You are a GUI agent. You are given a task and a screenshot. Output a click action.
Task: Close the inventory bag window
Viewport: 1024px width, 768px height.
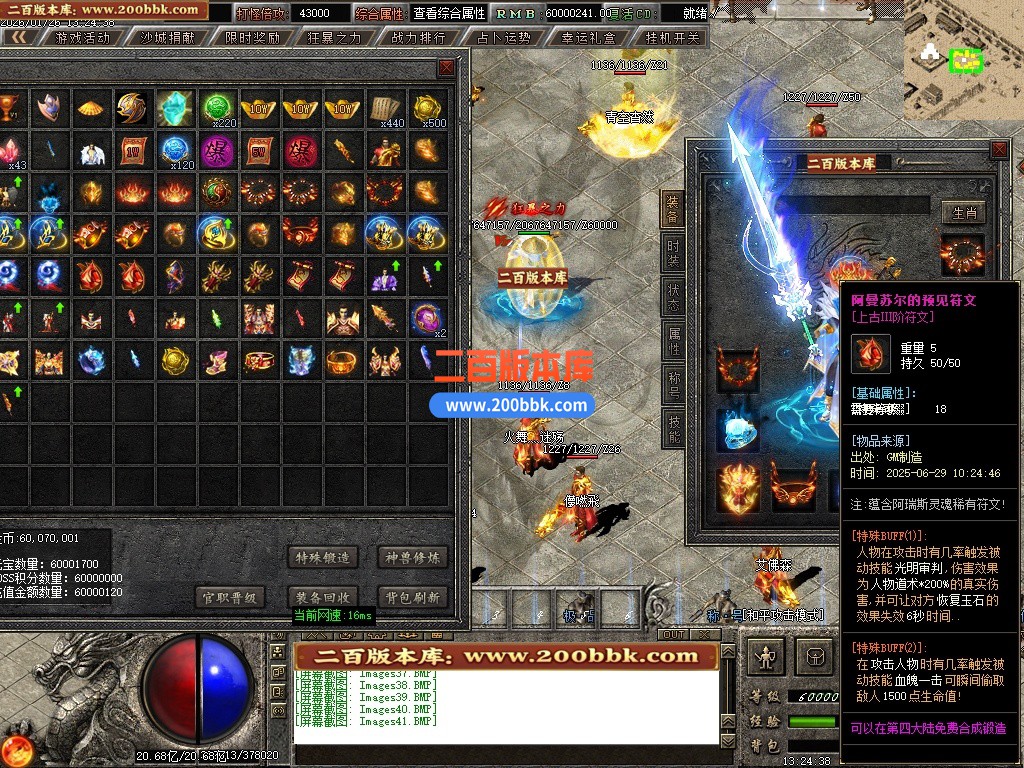click(x=446, y=68)
